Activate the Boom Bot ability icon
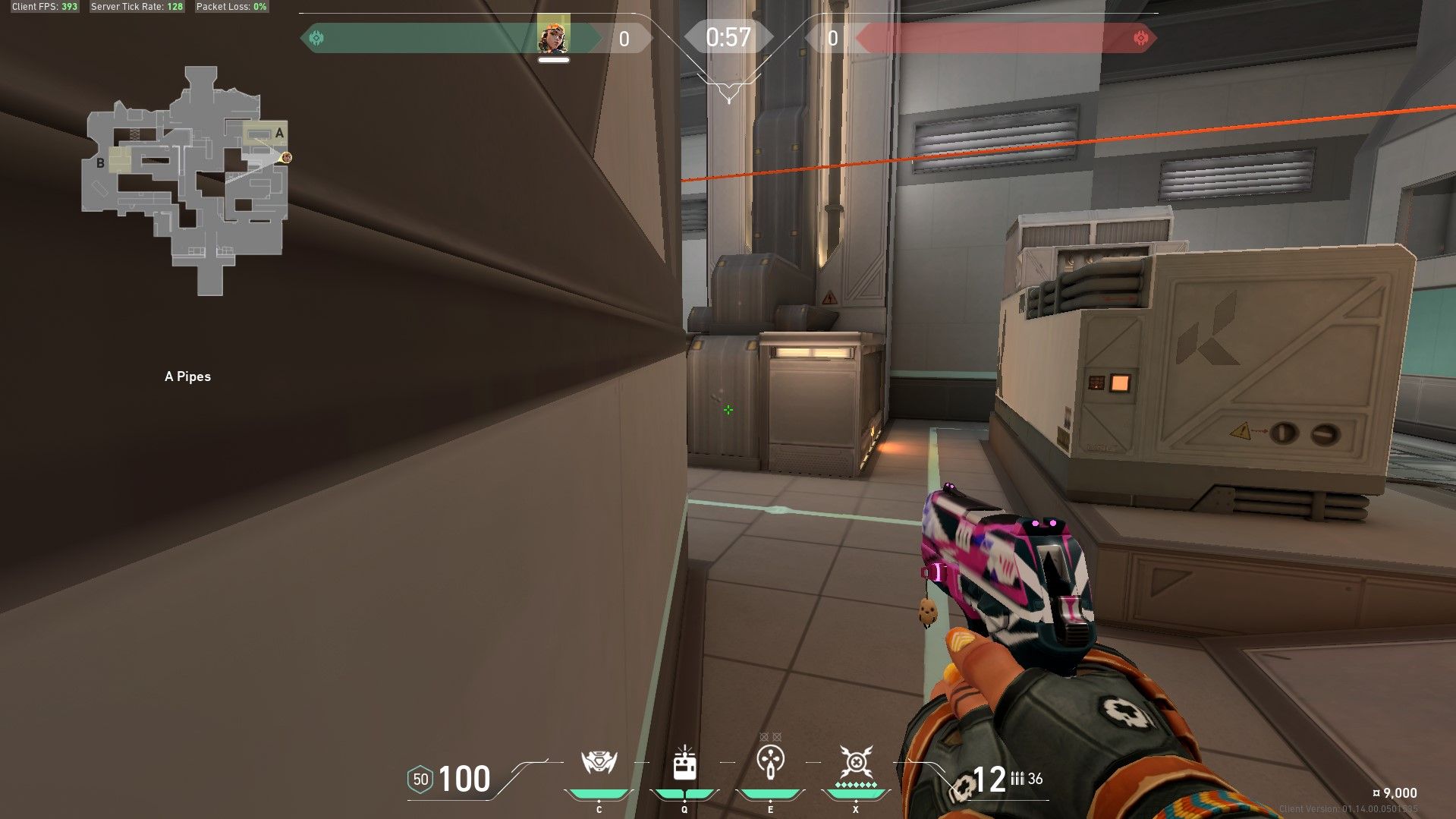This screenshot has height=819, width=1456. click(599, 762)
